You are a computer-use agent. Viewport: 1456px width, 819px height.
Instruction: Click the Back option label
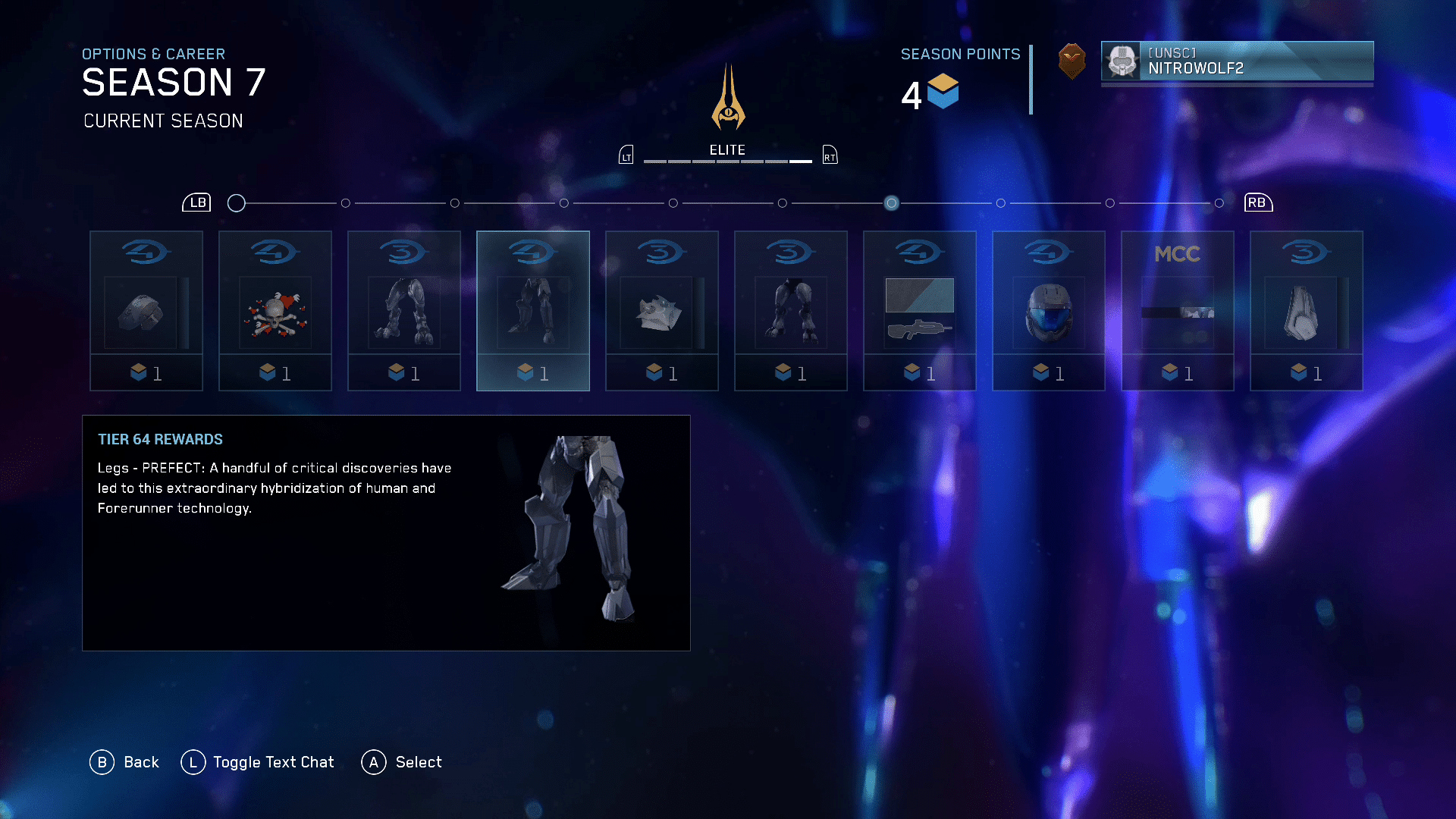(x=141, y=762)
